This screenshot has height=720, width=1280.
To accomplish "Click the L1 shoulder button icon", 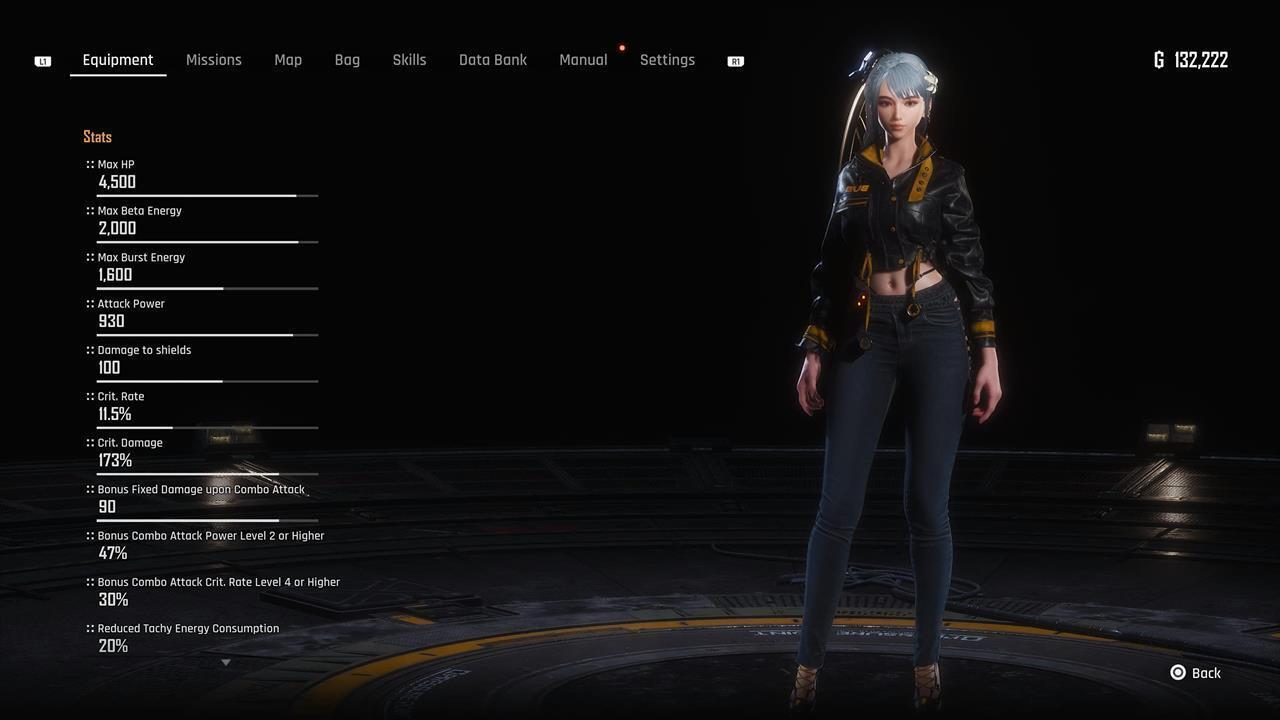I will (x=42, y=60).
